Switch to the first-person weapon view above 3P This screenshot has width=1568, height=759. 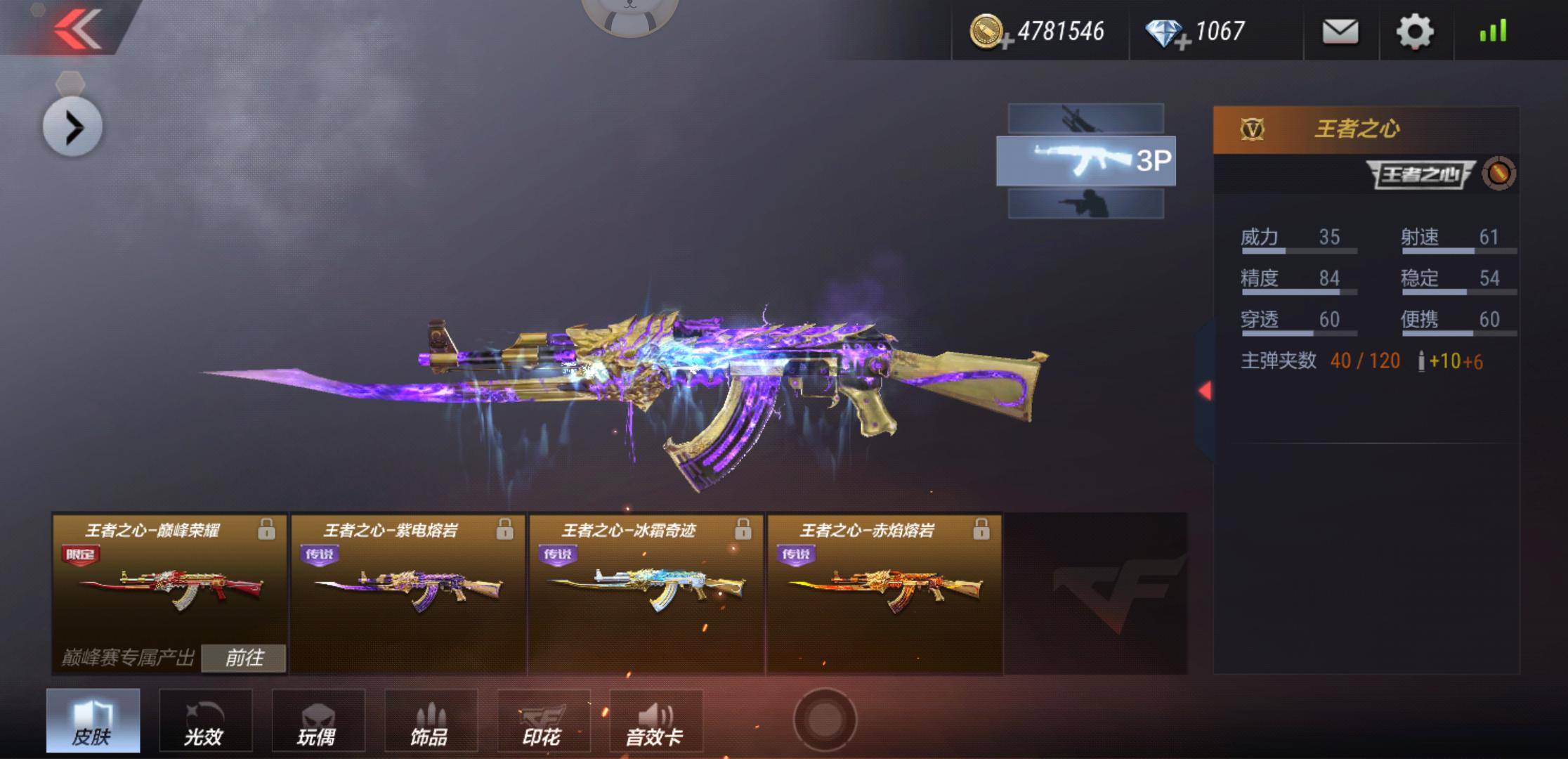coord(1085,118)
